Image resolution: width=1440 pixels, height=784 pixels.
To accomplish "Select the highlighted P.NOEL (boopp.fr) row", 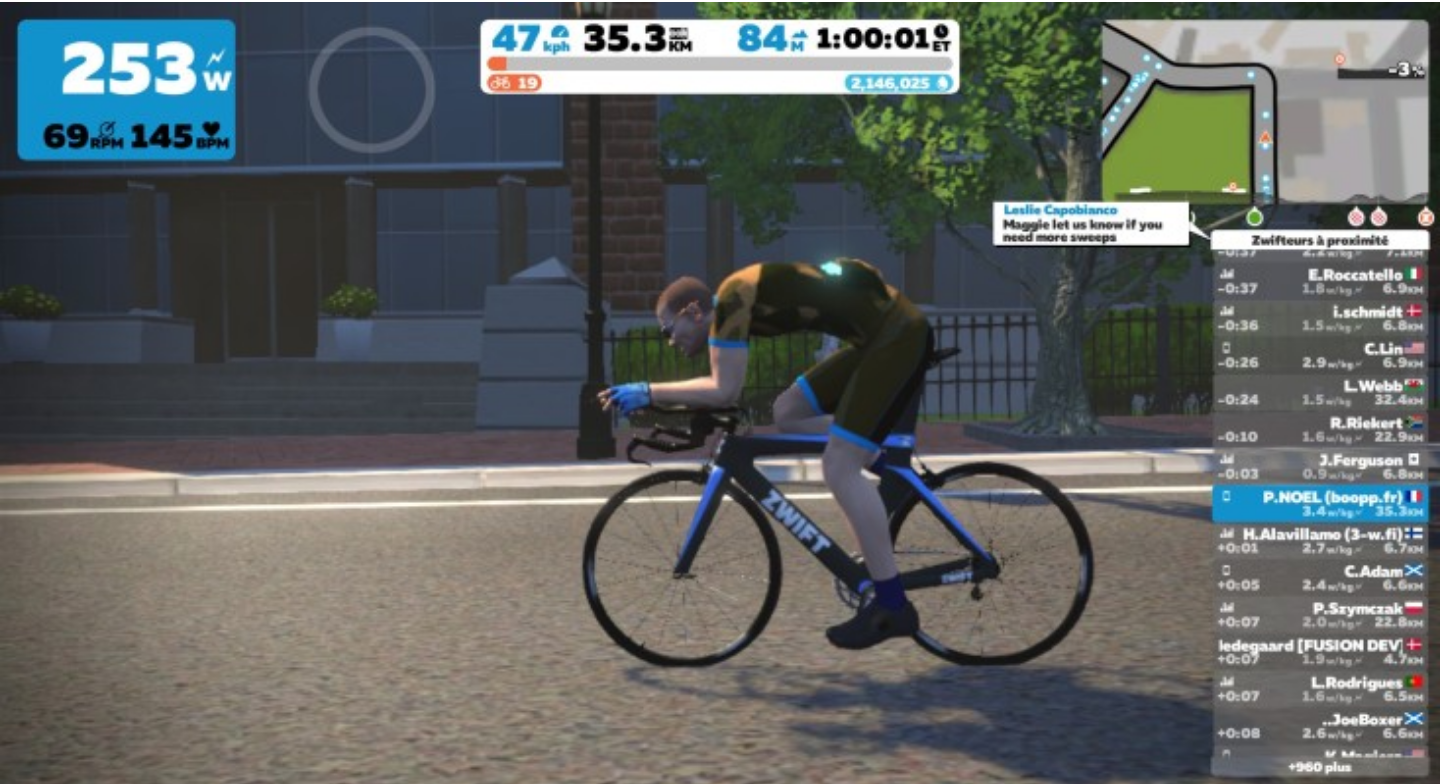I will (x=1320, y=503).
